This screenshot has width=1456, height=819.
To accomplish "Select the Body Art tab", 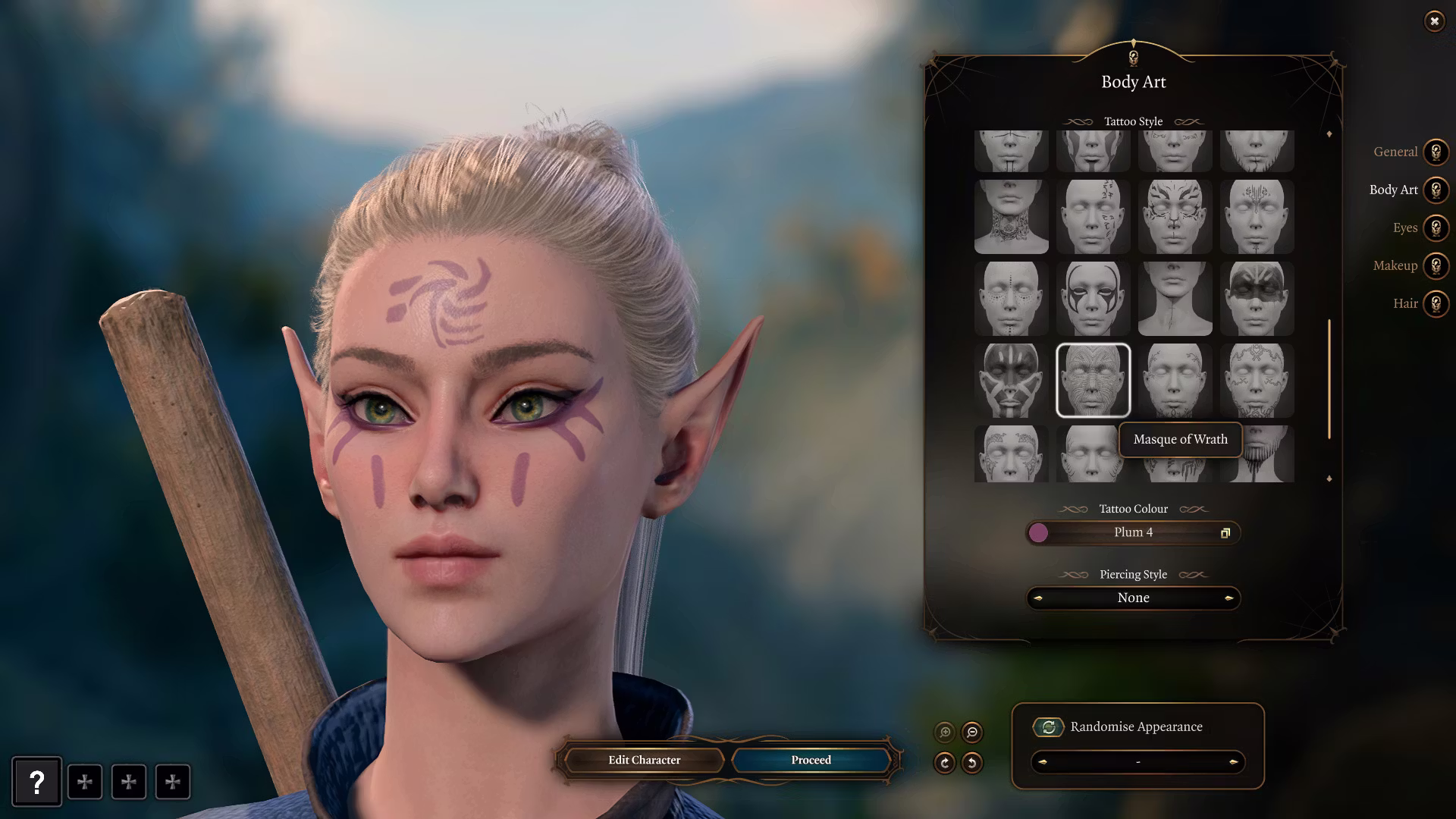I will tap(1435, 190).
